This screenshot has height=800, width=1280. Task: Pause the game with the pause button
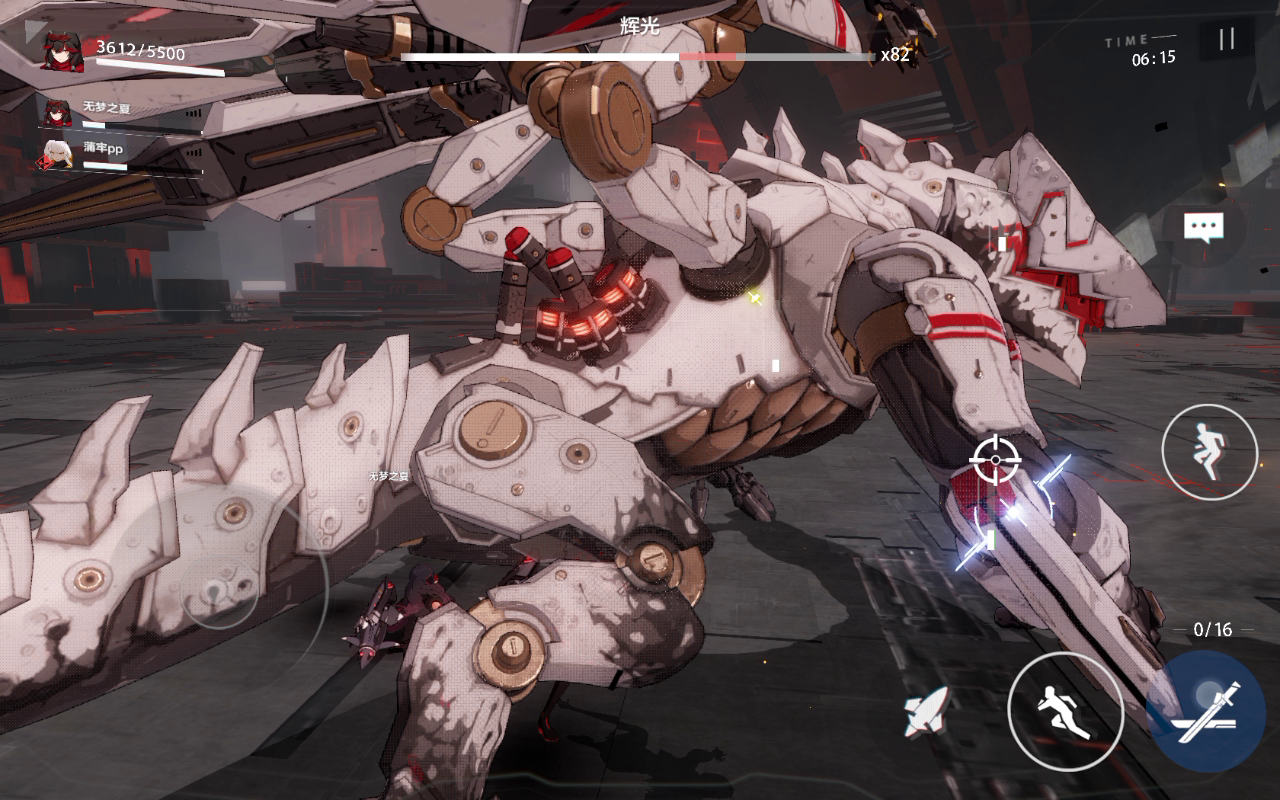(1227, 39)
